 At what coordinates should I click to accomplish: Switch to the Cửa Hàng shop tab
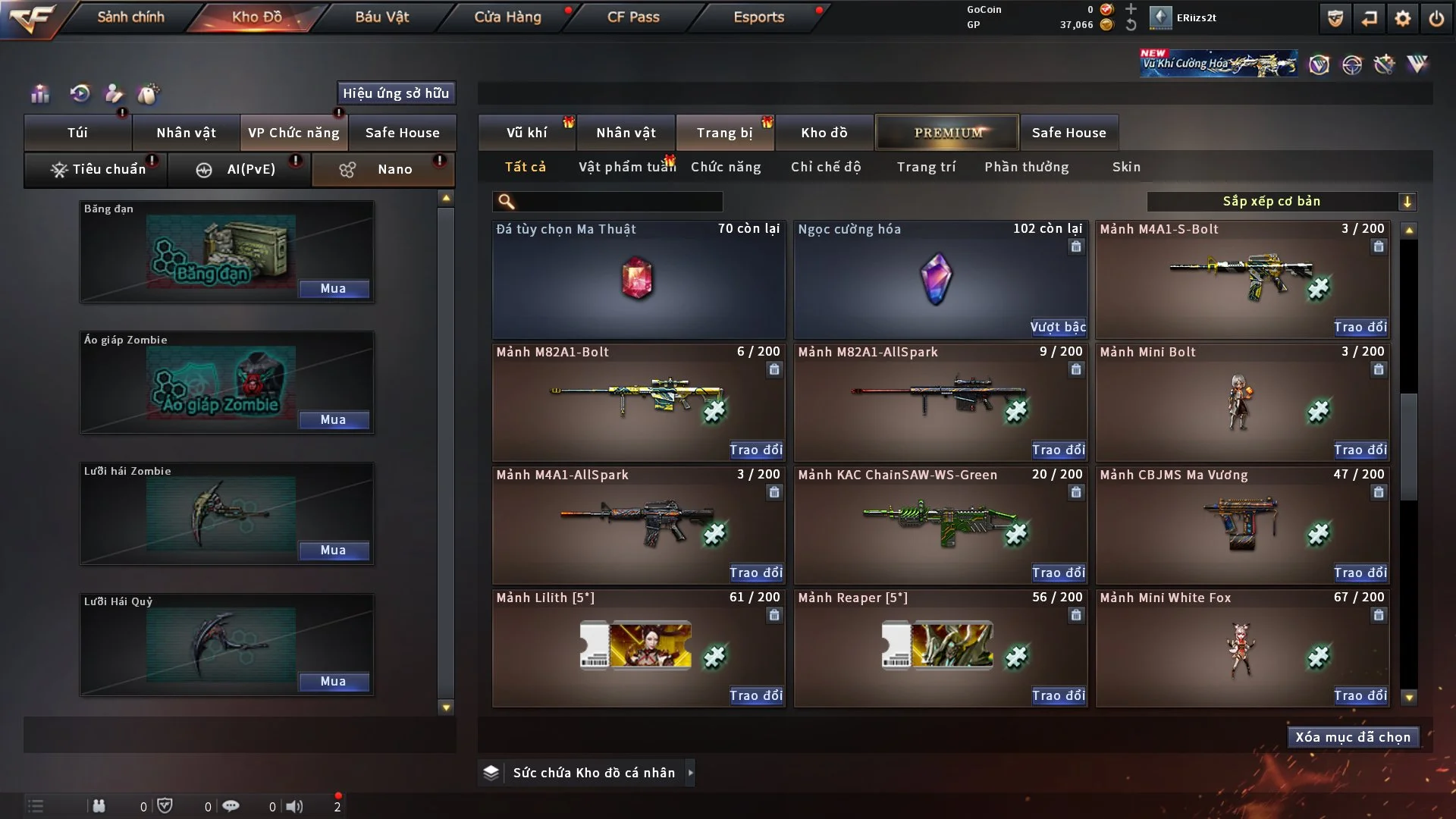click(x=507, y=17)
